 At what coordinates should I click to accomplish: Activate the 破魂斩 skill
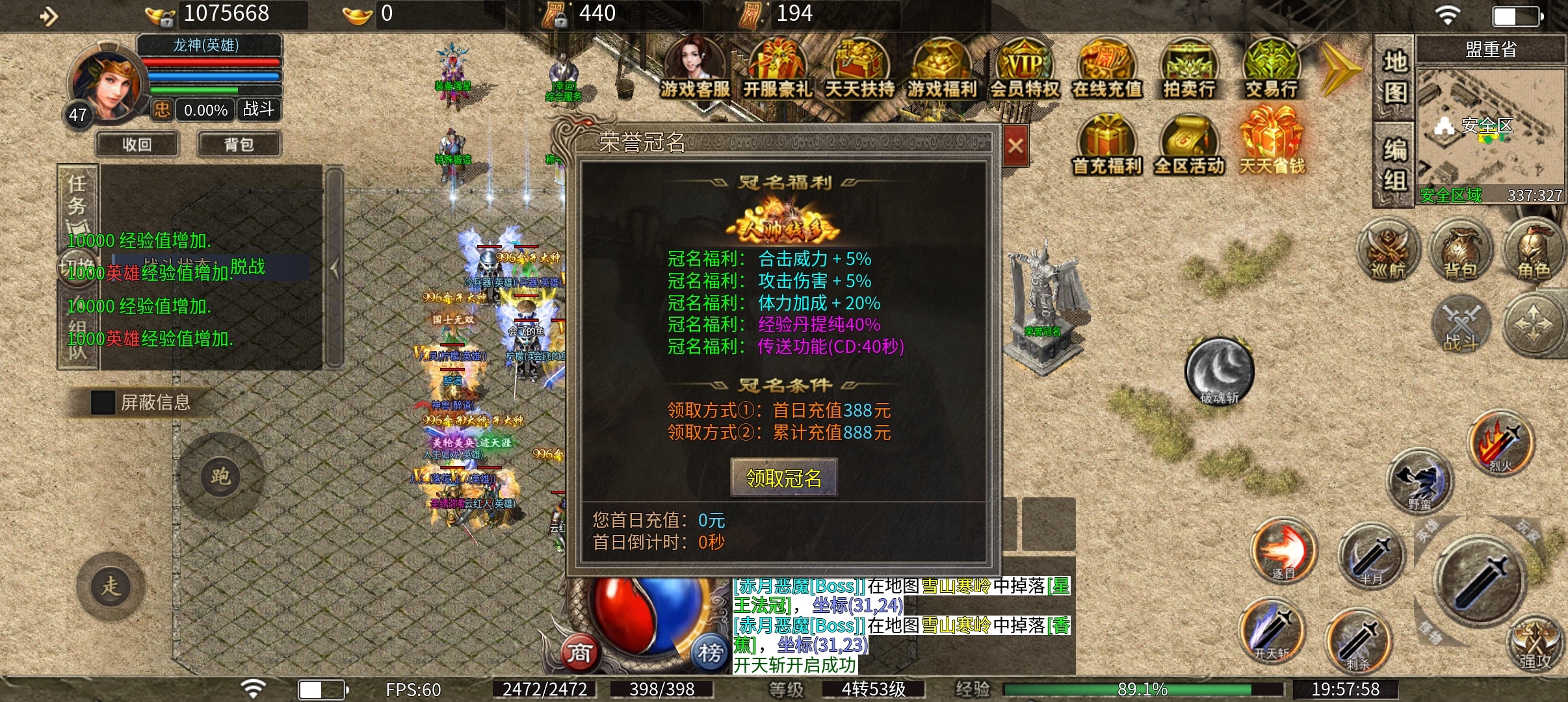[x=1219, y=372]
